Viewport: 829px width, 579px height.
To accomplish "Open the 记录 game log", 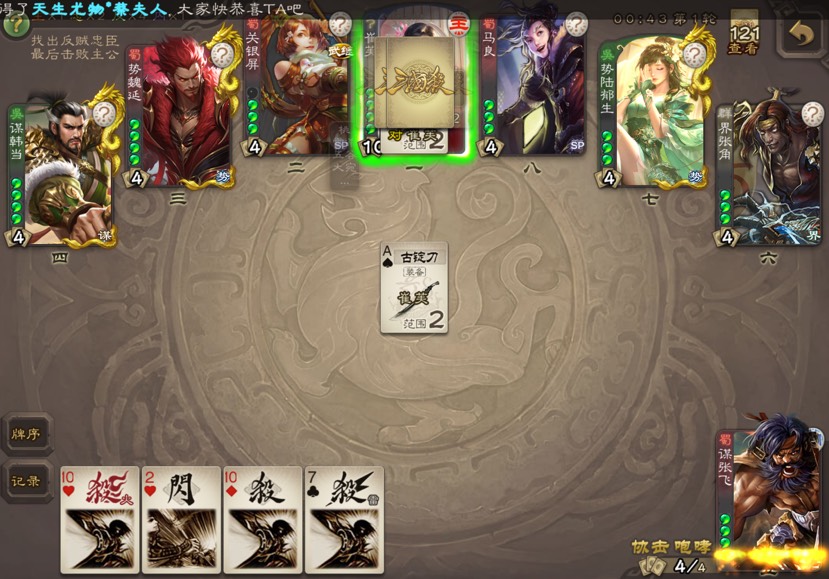I will (x=25, y=481).
